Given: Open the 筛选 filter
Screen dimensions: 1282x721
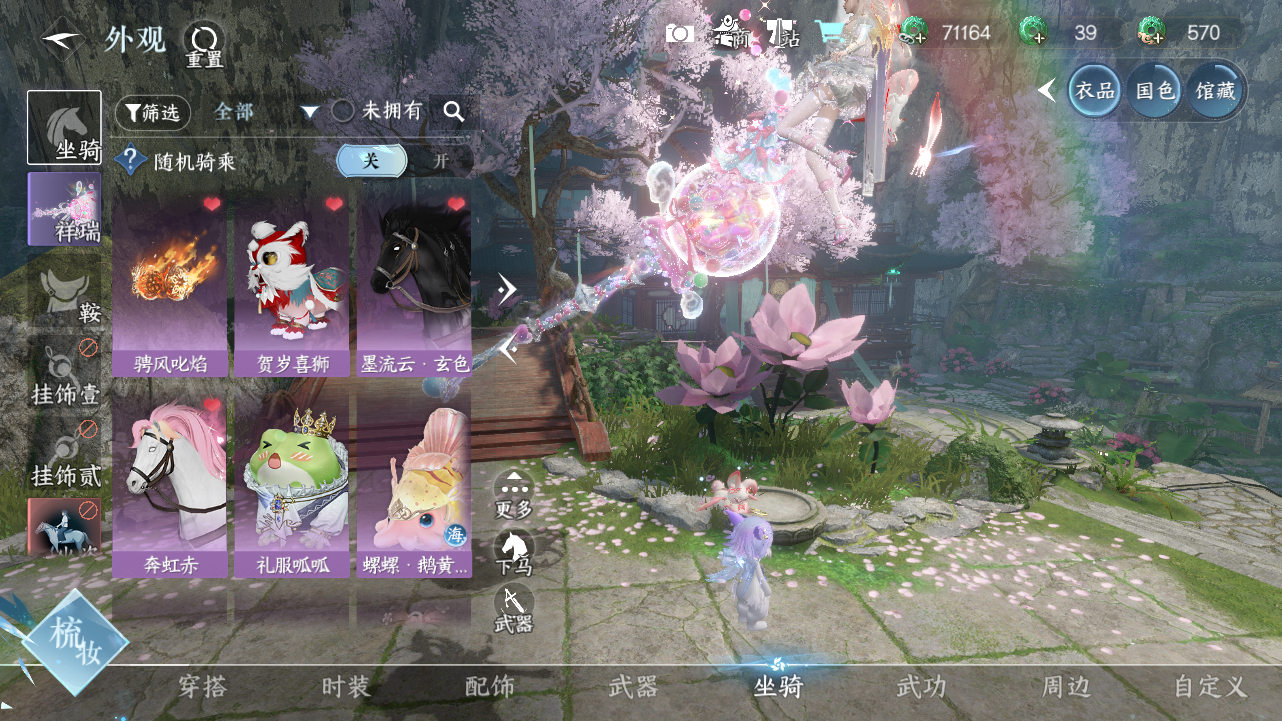Looking at the screenshot, I should (153, 113).
